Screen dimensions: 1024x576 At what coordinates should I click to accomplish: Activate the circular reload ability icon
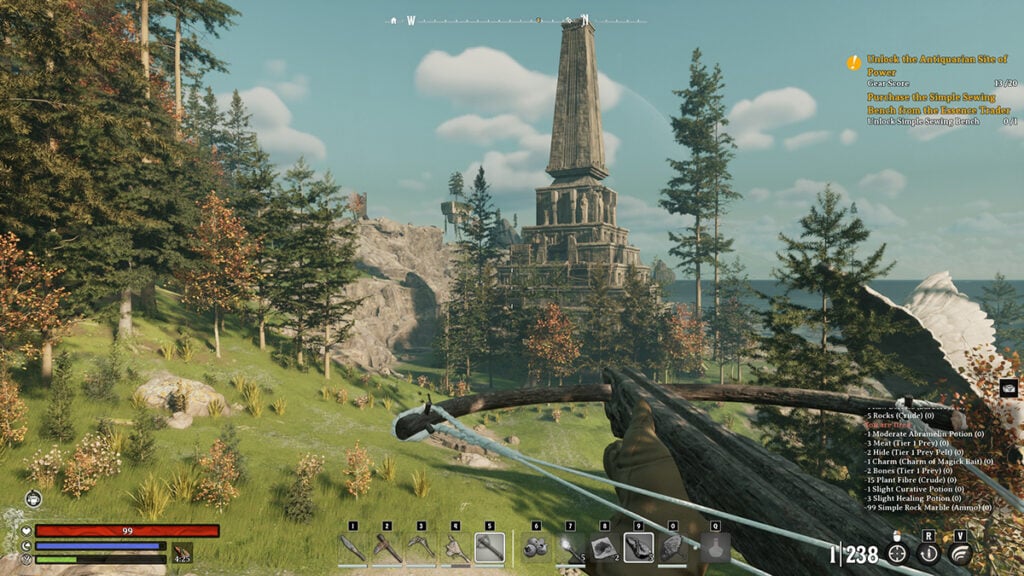(929, 553)
